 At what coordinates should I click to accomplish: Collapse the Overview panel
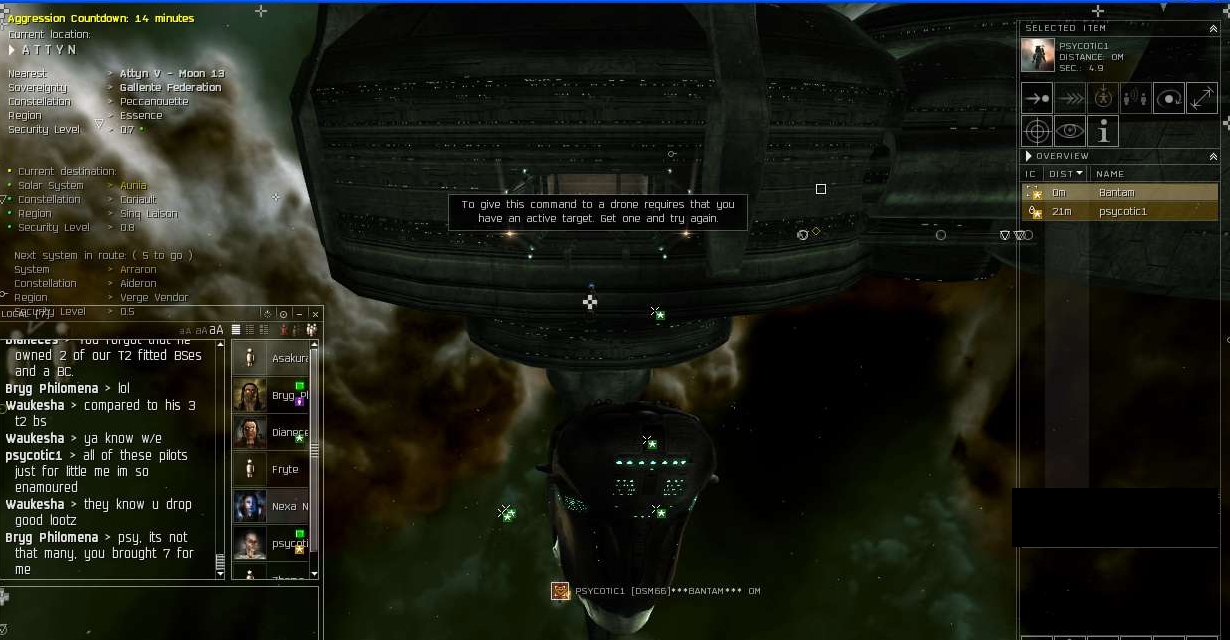pyautogui.click(x=1213, y=157)
